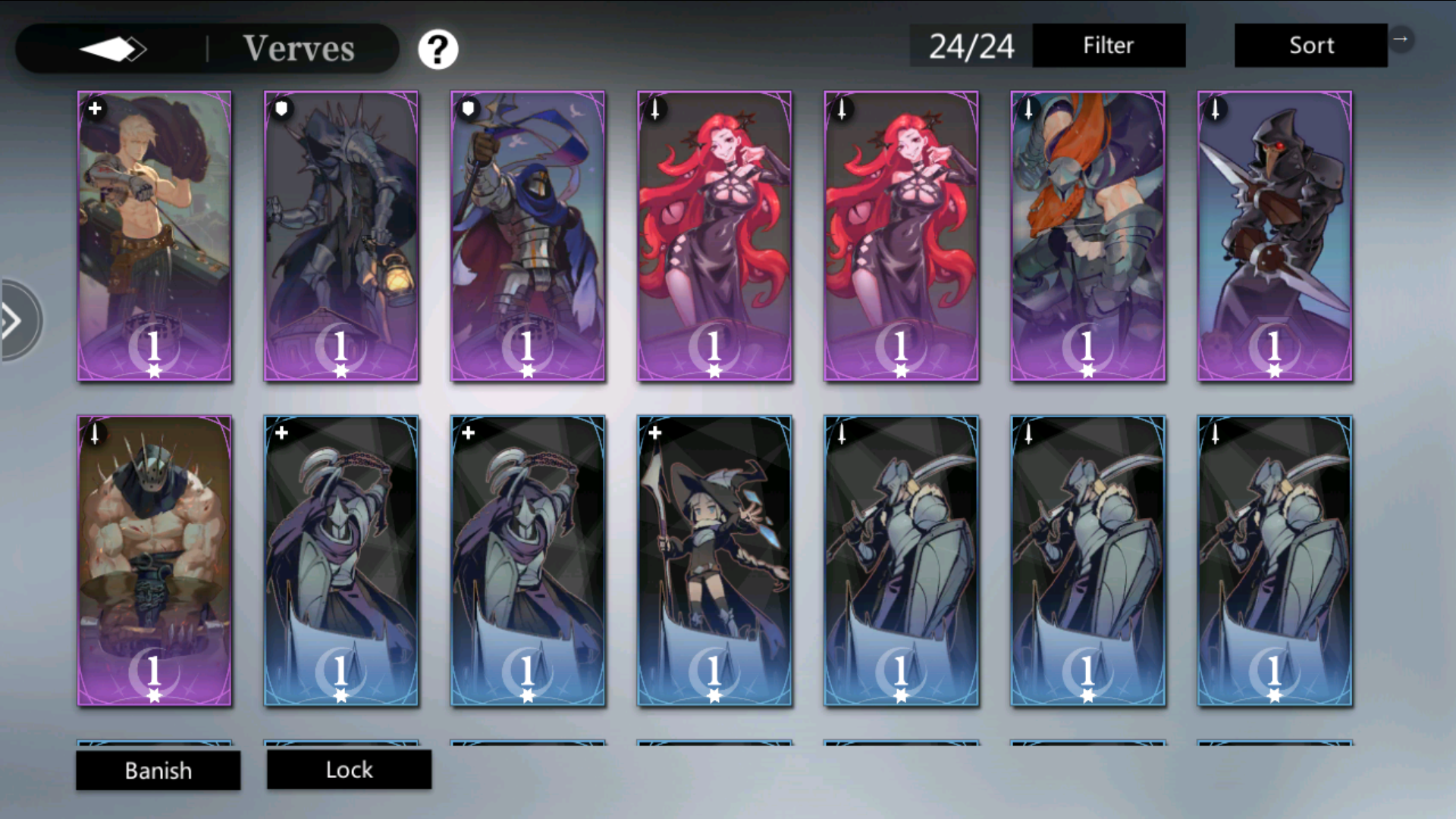Click the shield icon on the blue-hooded knight card
The height and width of the screenshot is (819, 1456).
pos(468,108)
